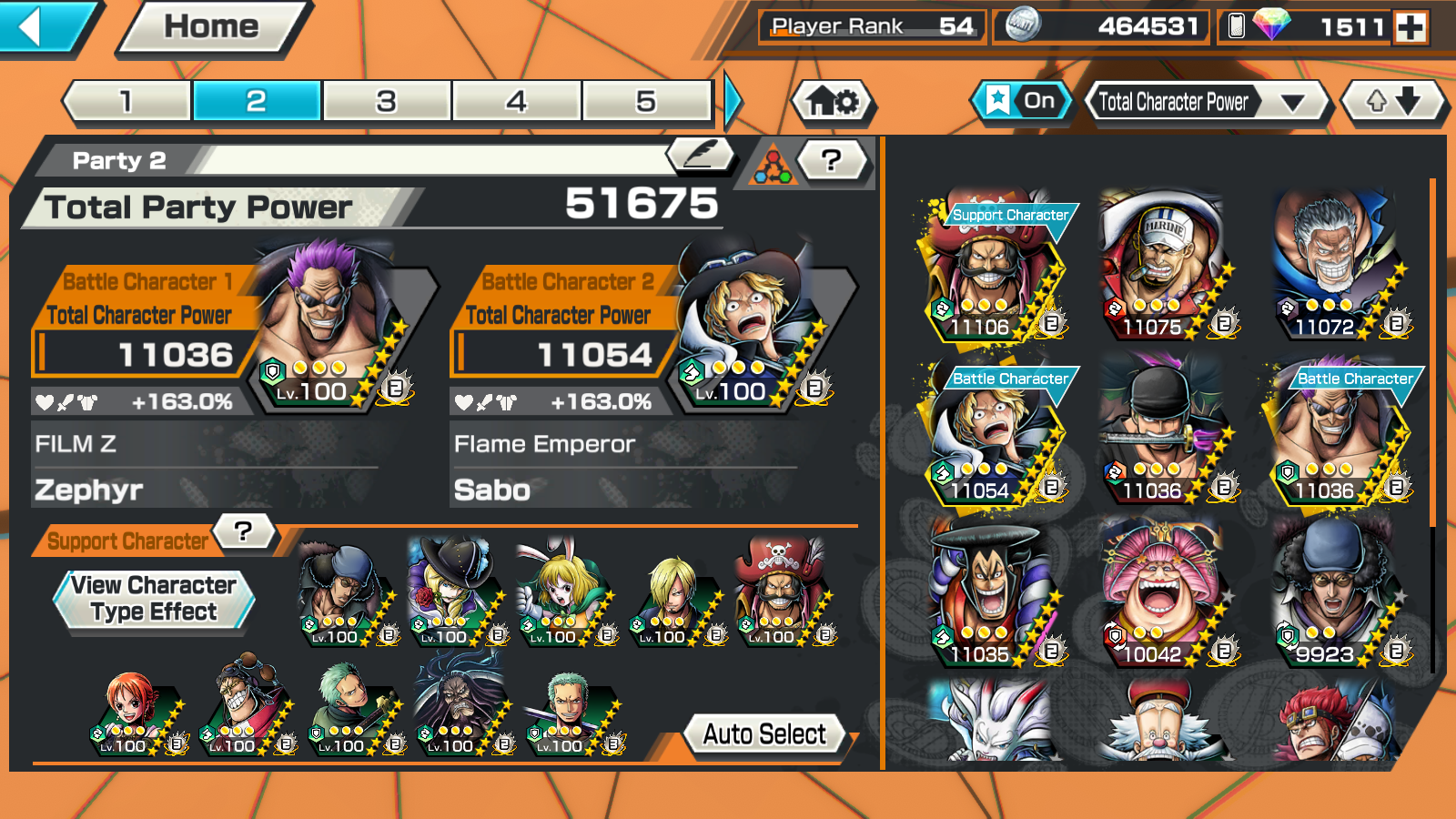Choose party tab 5
This screenshot has height=819, width=1456.
pos(646,101)
